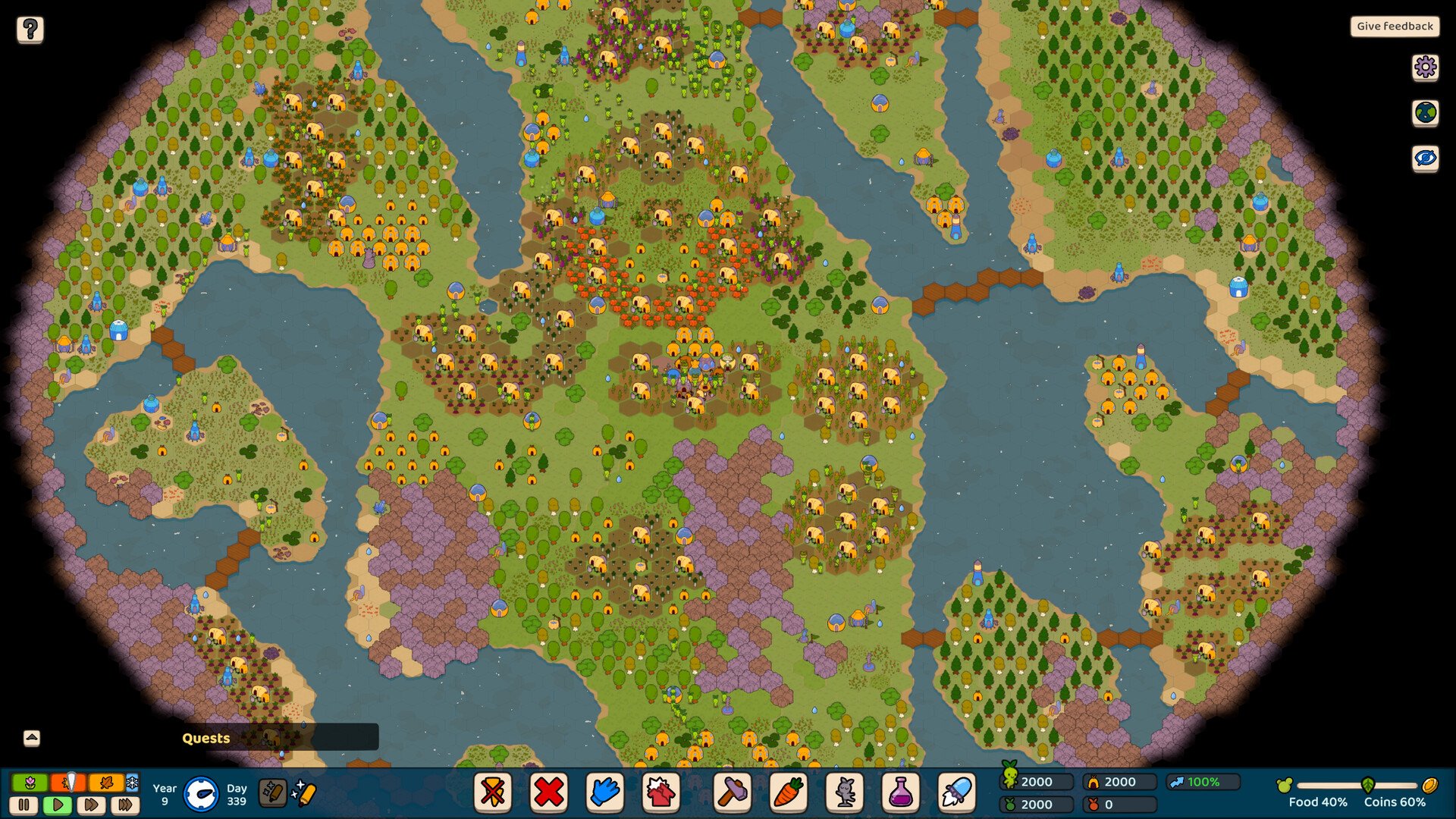Select the hammer build tool
The image size is (1456, 819).
click(733, 792)
